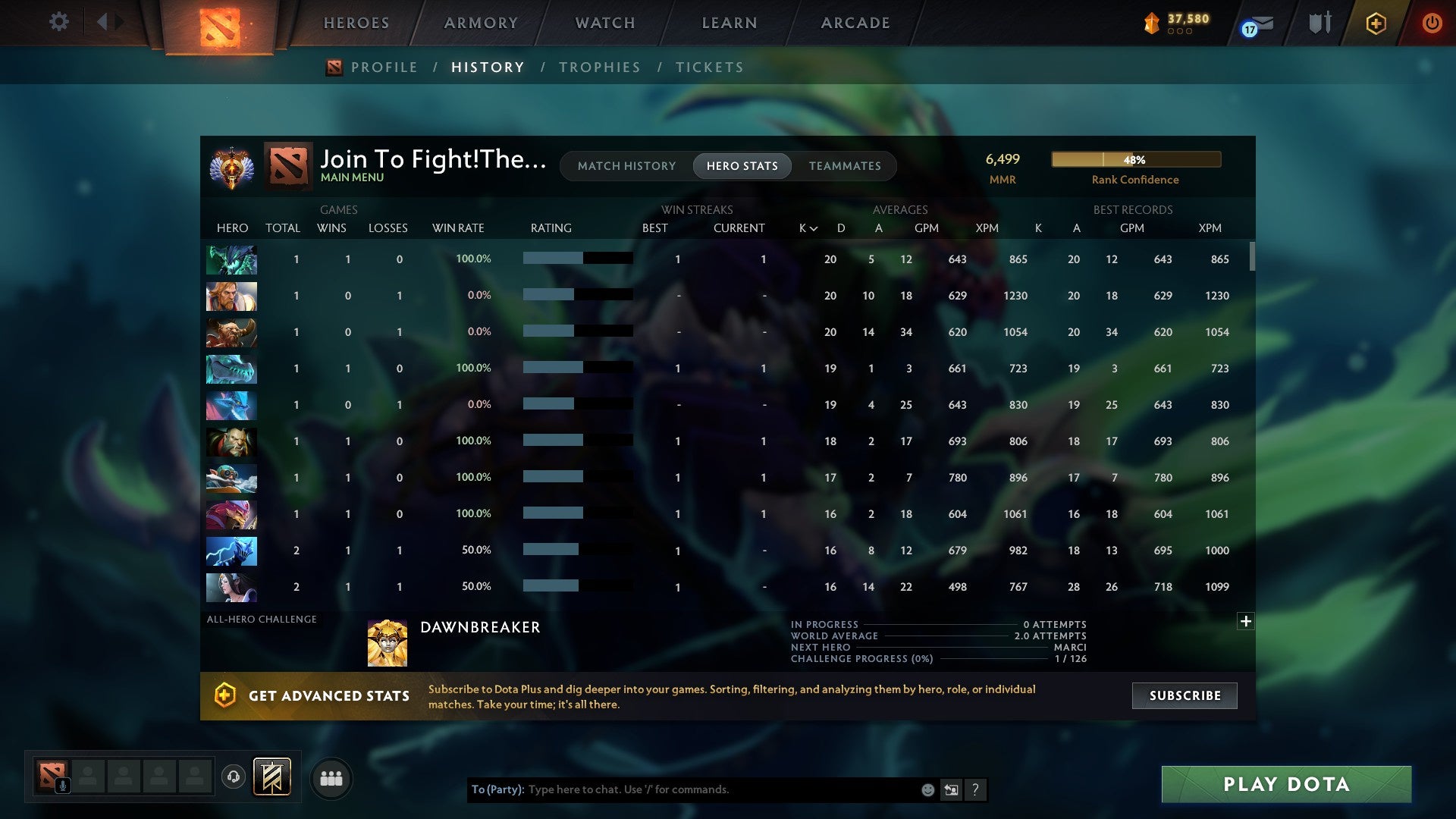Open the group finder people icon

(331, 778)
